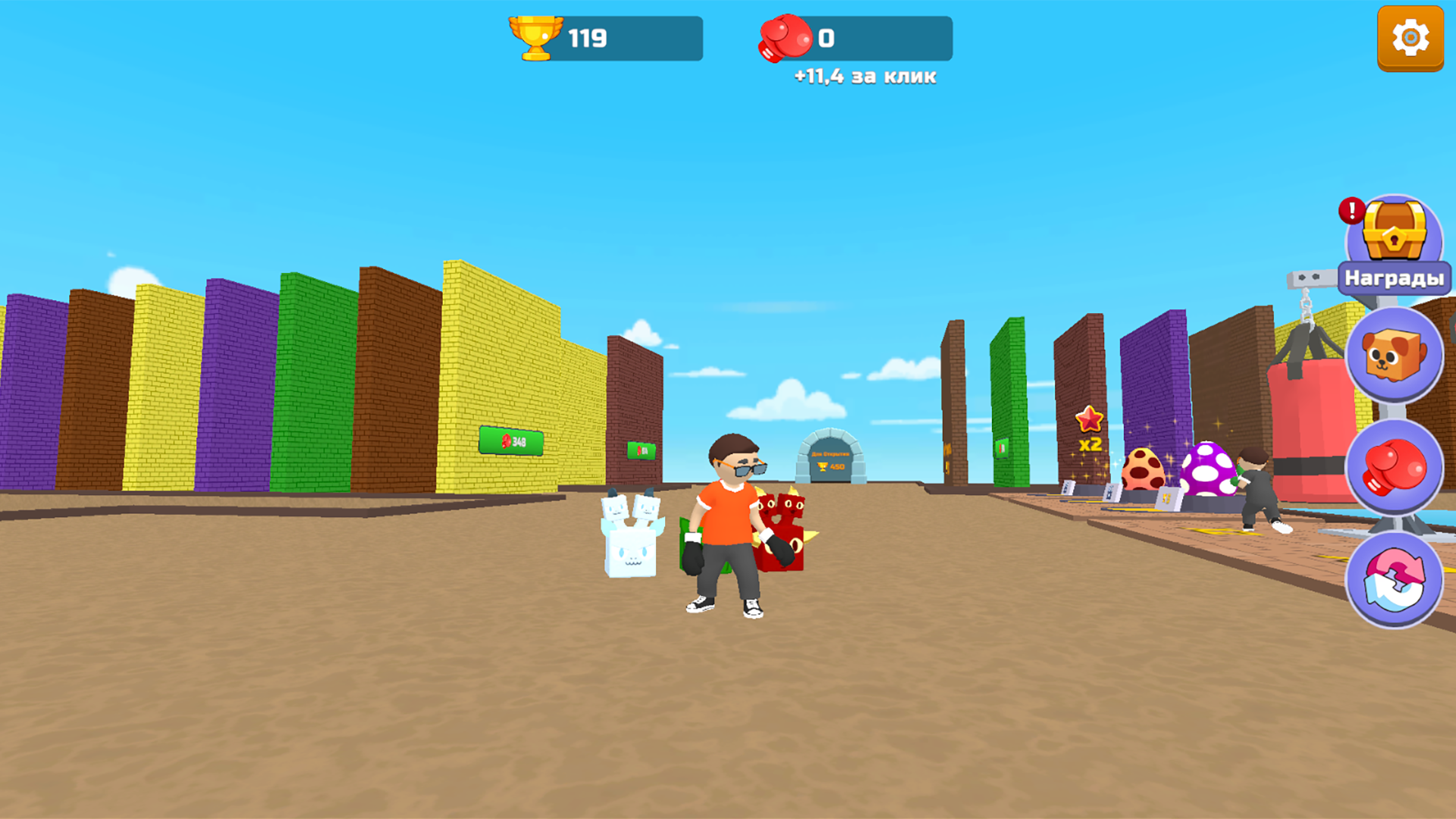1456x819 pixels.
Task: Click the red punching bag on the right
Action: [x=1306, y=425]
